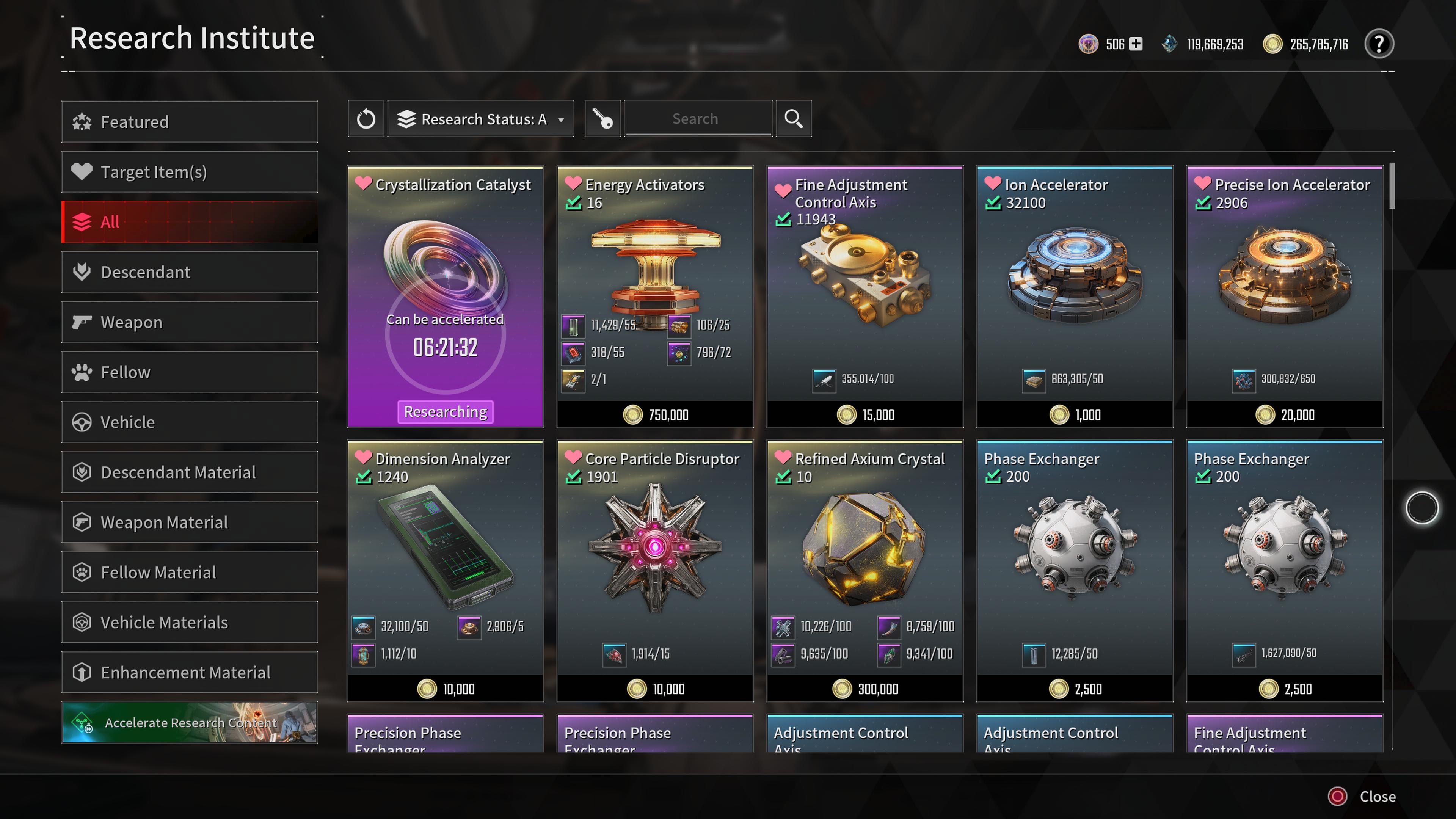This screenshot has height=819, width=1456.
Task: Open the Ion Accelerator research card
Action: [1075, 297]
